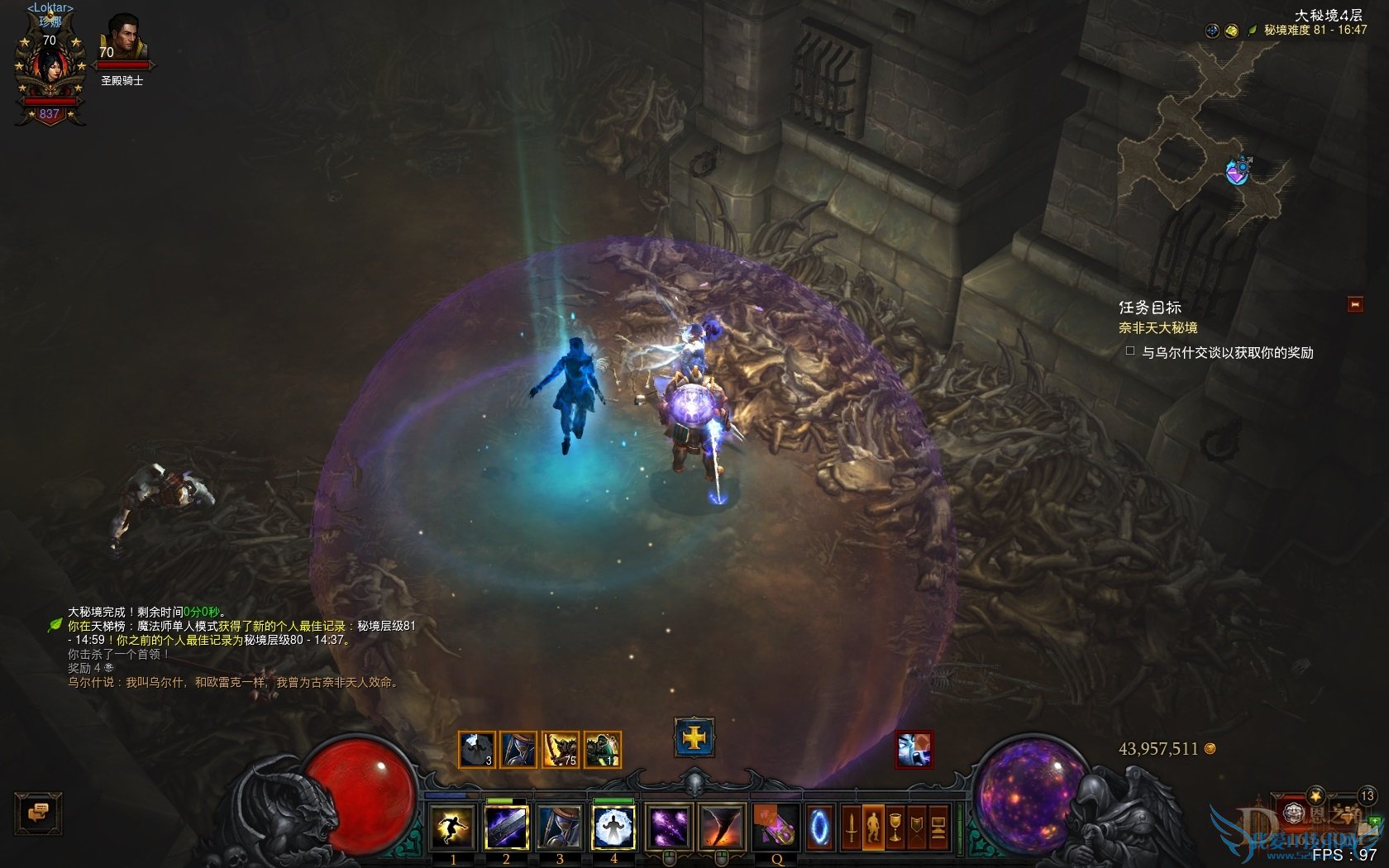Screen dimensions: 1389x868
Task: Open the game menu computer icon
Action: [x=938, y=827]
